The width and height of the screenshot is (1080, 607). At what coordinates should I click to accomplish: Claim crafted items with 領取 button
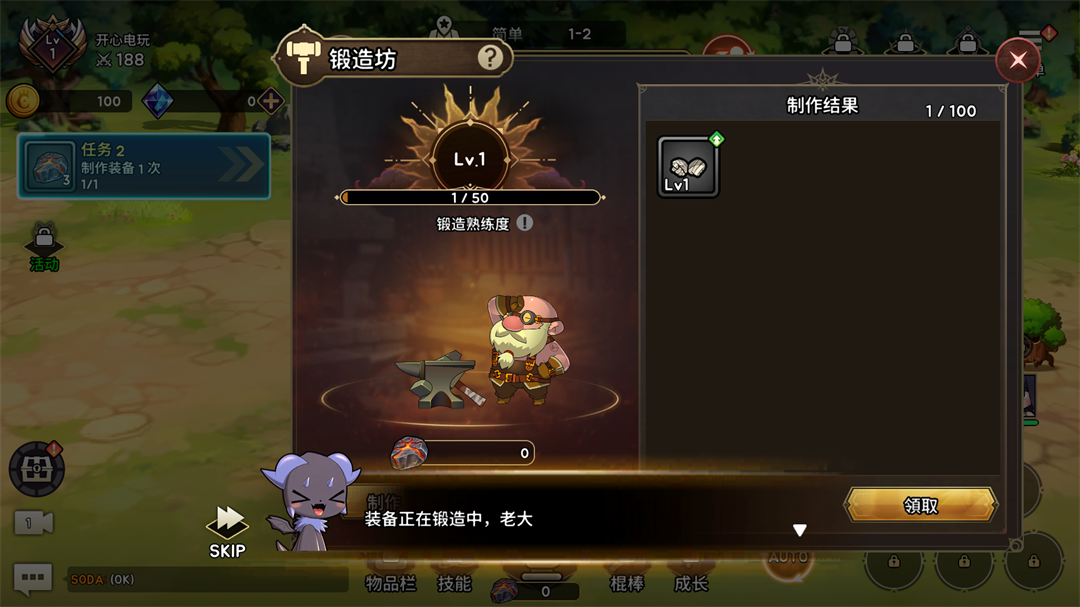[x=921, y=505]
